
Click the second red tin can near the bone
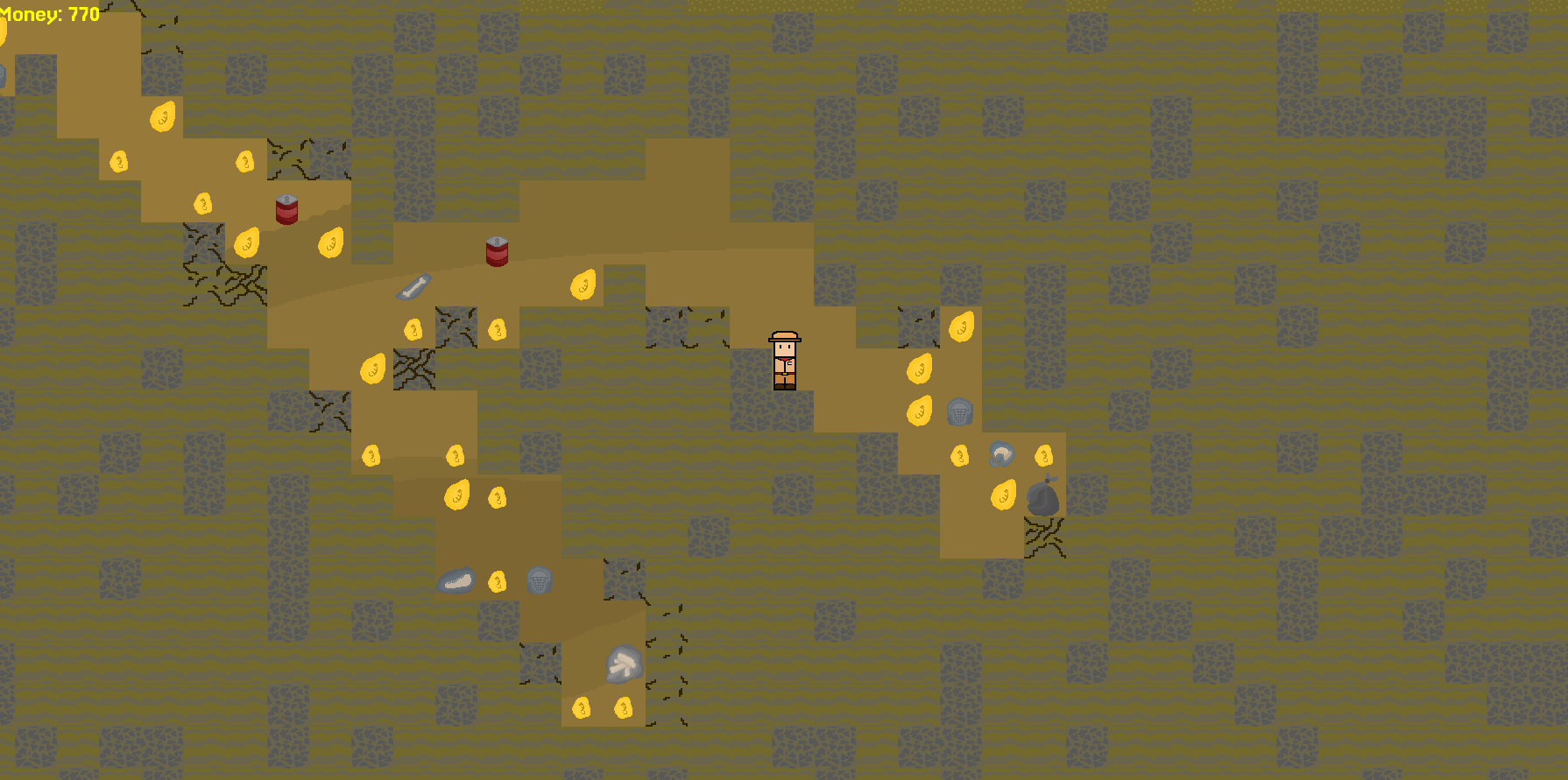497,253
